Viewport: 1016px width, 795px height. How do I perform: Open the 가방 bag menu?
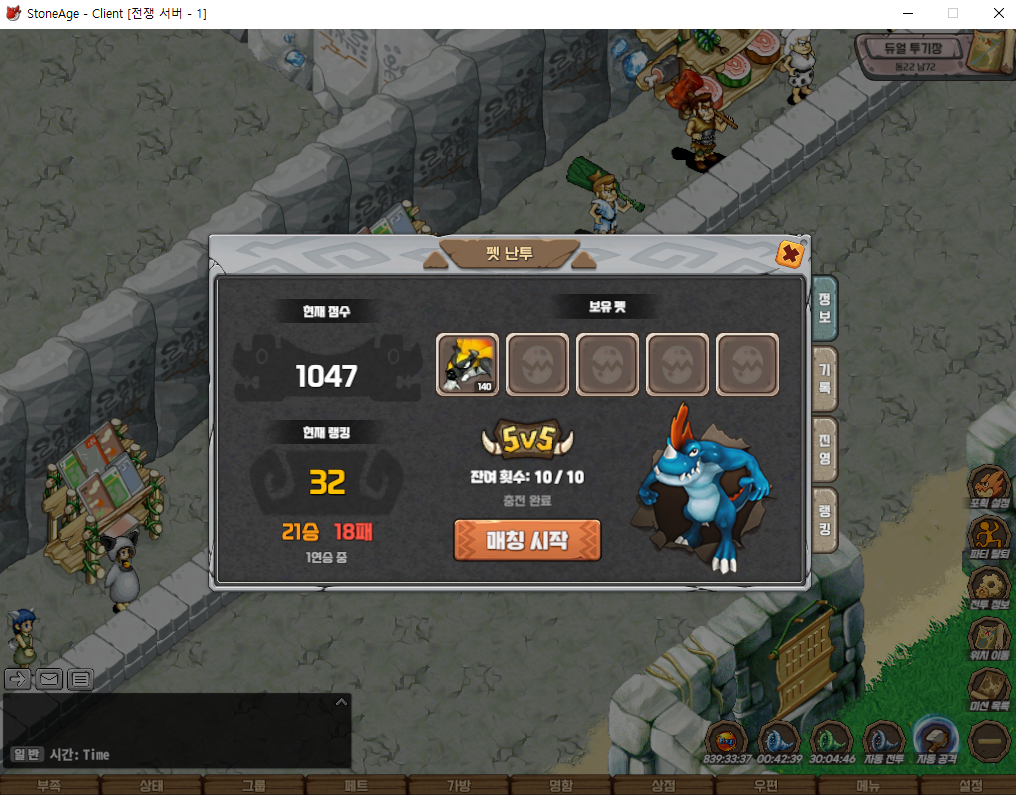tap(458, 786)
